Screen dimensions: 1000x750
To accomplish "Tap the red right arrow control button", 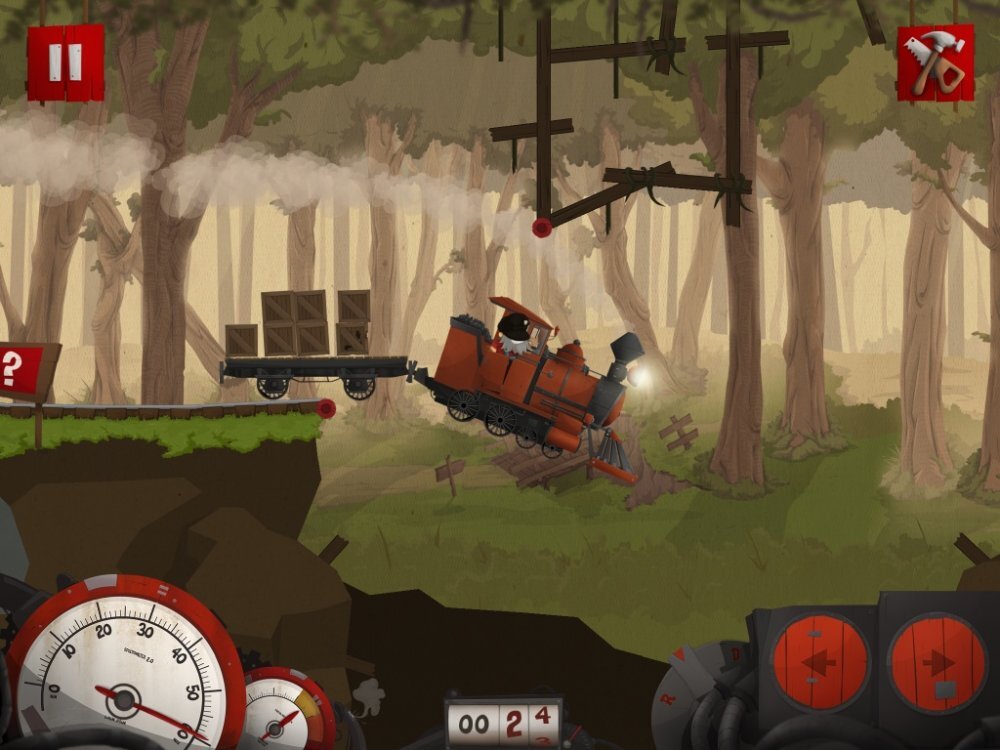I will tap(937, 662).
